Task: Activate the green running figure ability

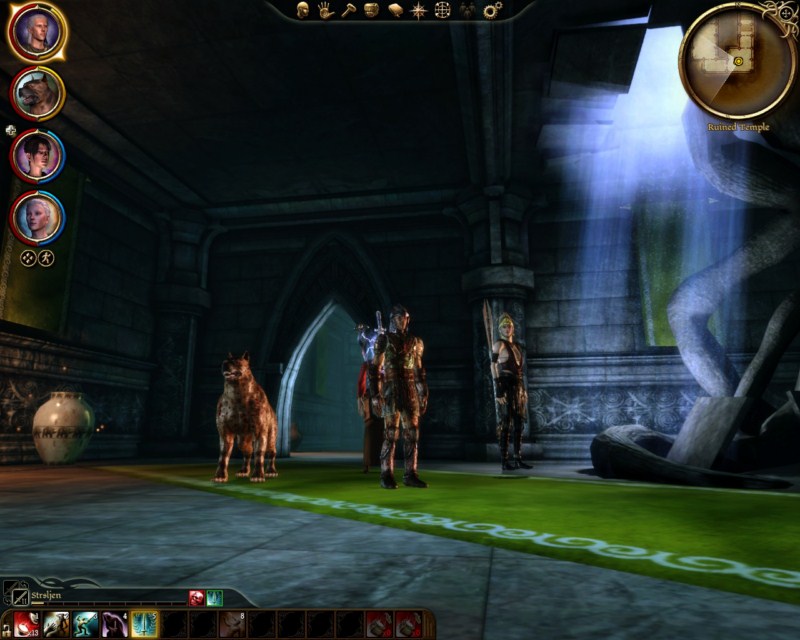Action: pos(86,624)
